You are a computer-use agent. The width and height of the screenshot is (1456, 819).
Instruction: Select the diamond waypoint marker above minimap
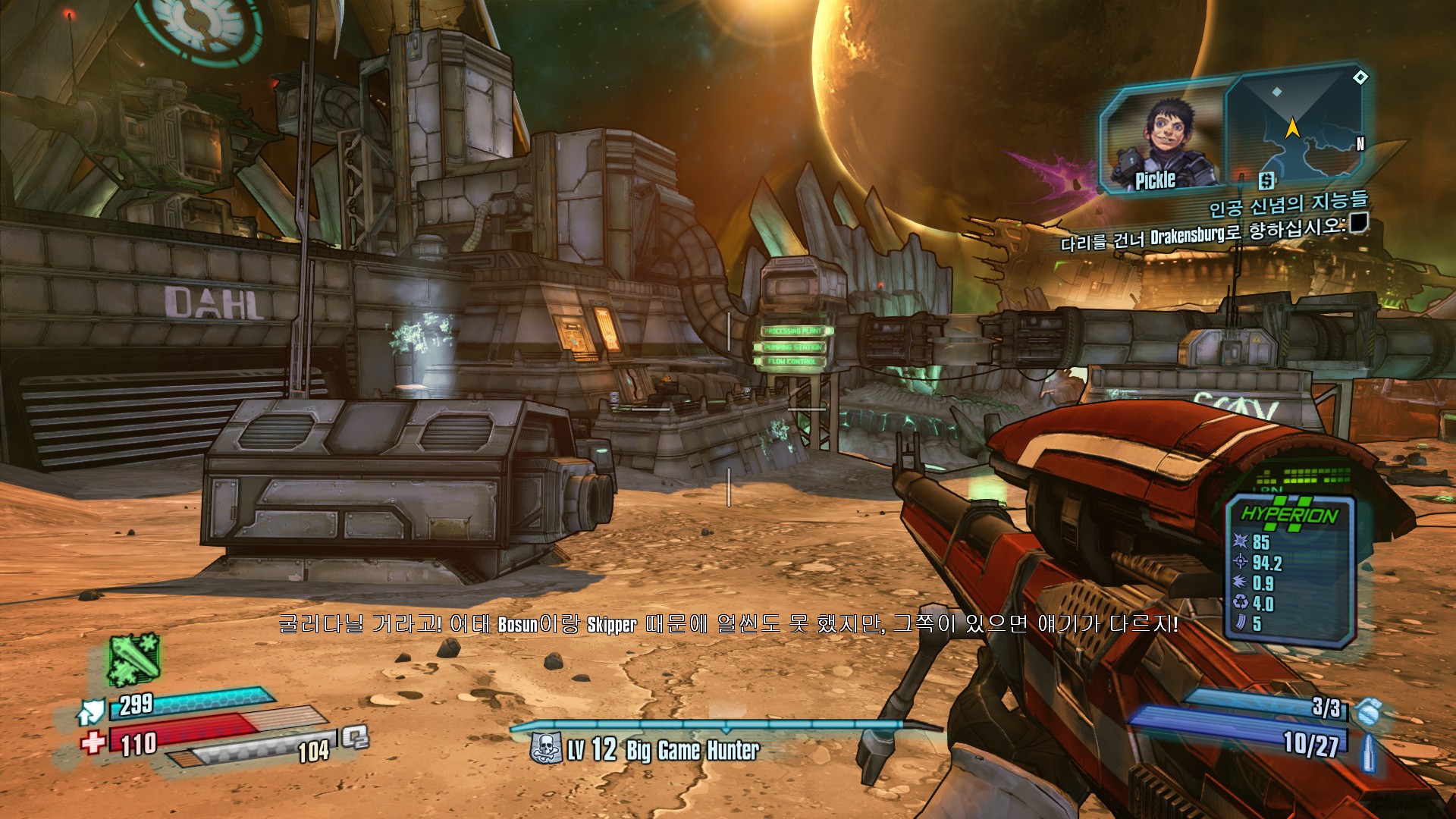(x=1361, y=77)
